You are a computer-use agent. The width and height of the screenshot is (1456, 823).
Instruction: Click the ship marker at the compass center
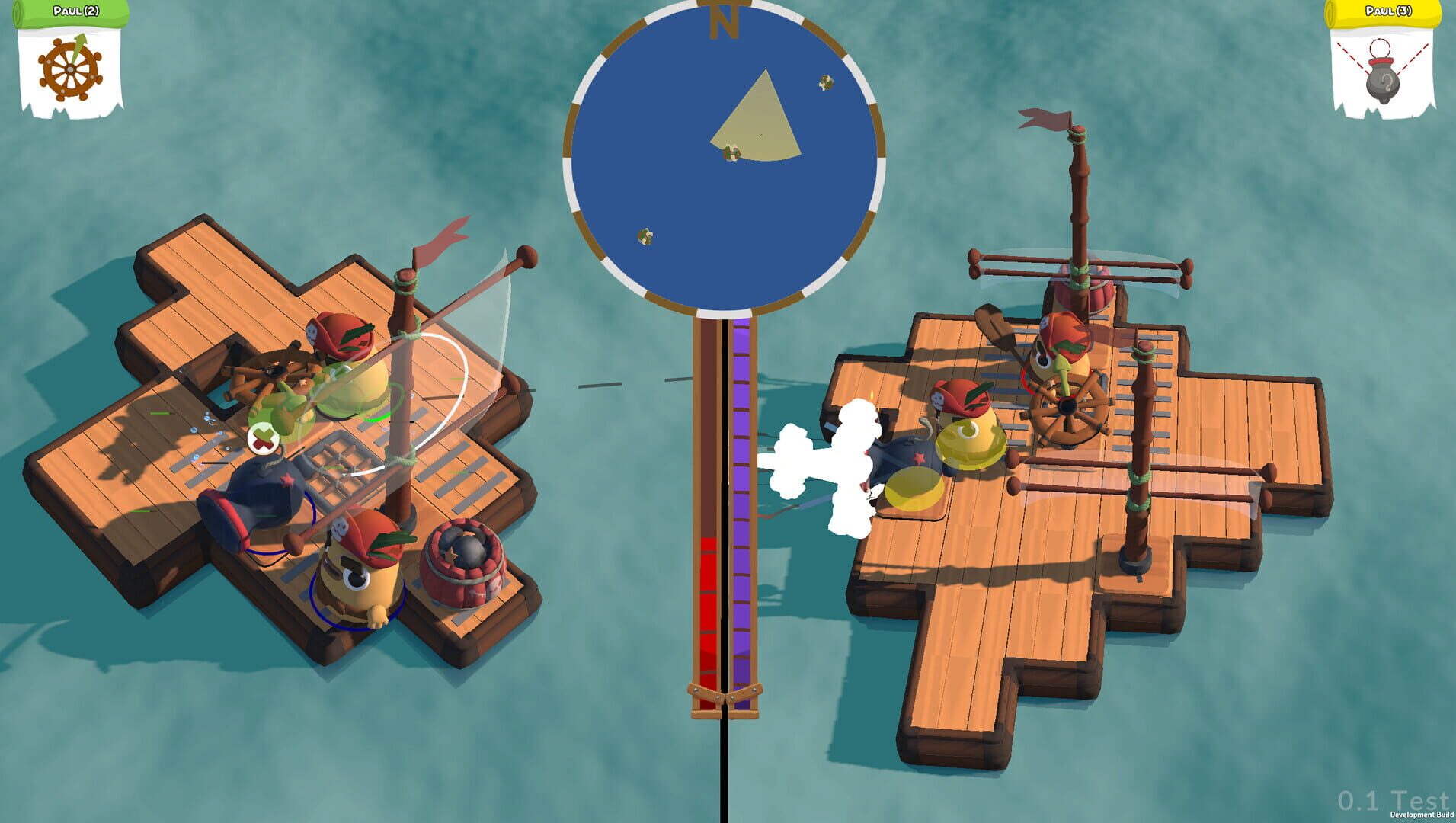[x=733, y=154]
